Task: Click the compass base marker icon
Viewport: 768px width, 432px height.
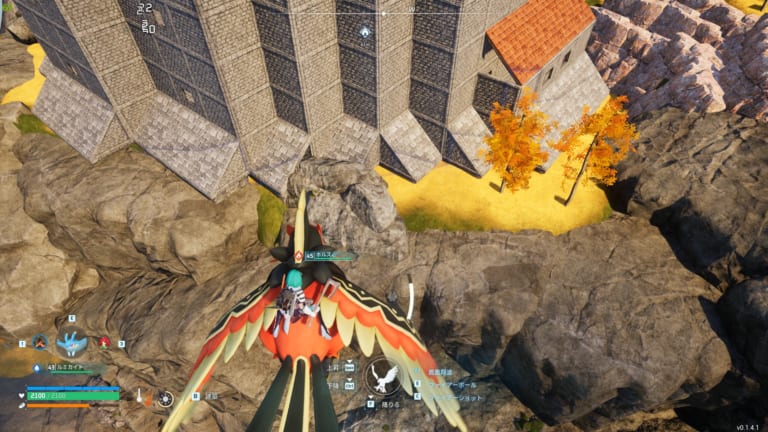Action: point(365,32)
